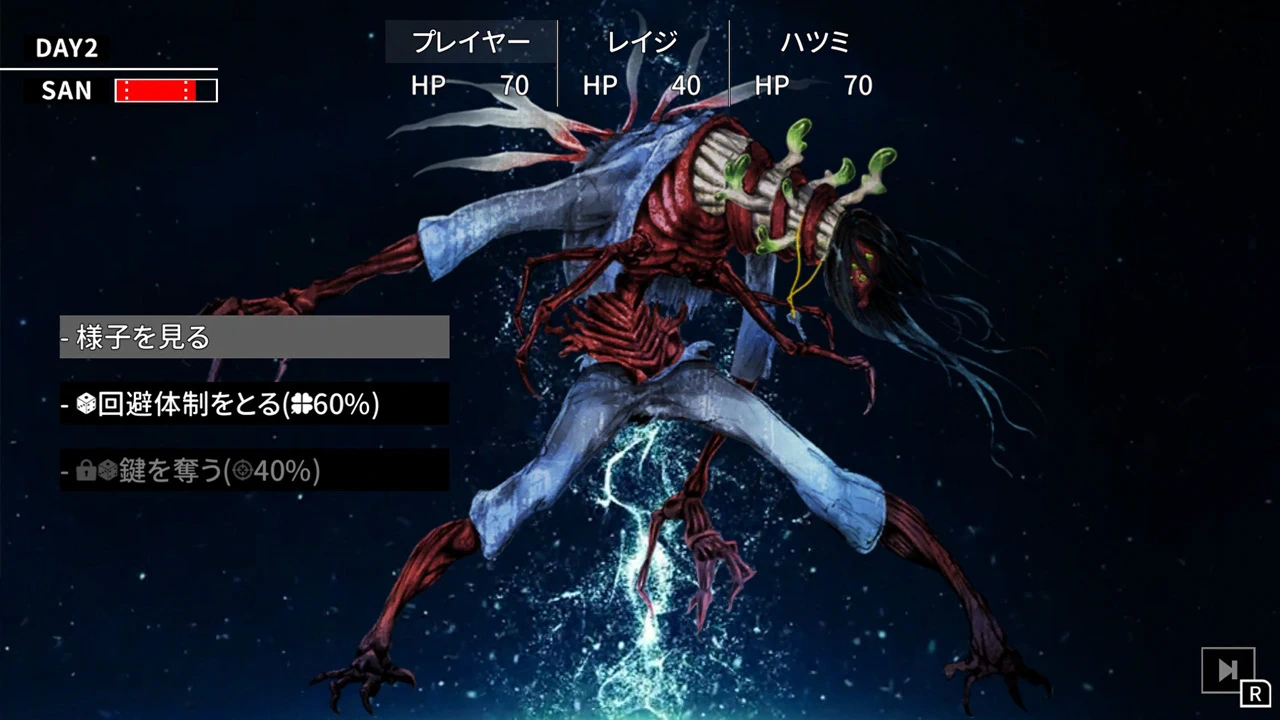Click the dice icon on 回避体制をとる option
1280x720 pixels.
pyautogui.click(x=87, y=404)
